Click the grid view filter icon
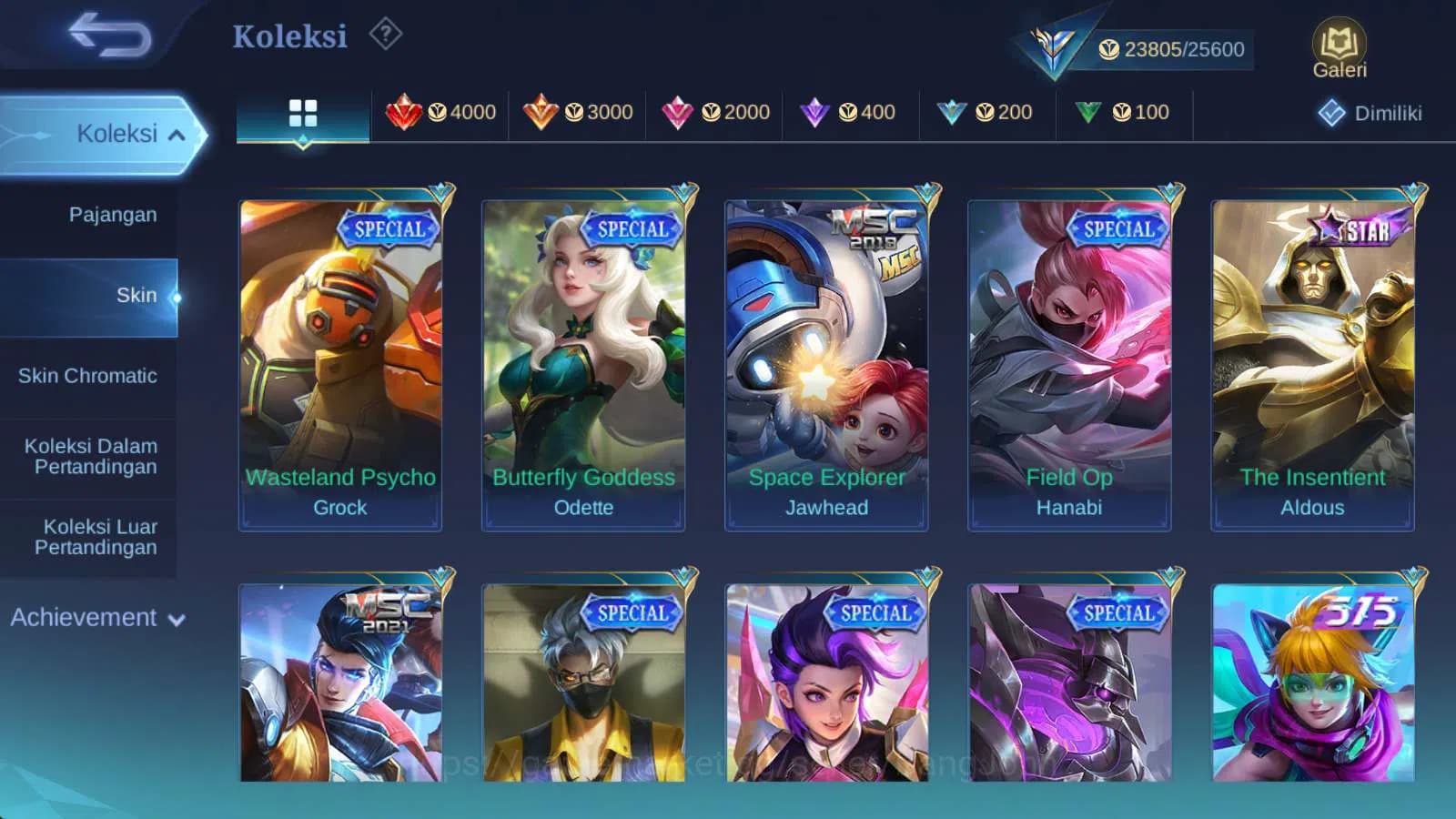Viewport: 1456px width, 819px height. [302, 112]
